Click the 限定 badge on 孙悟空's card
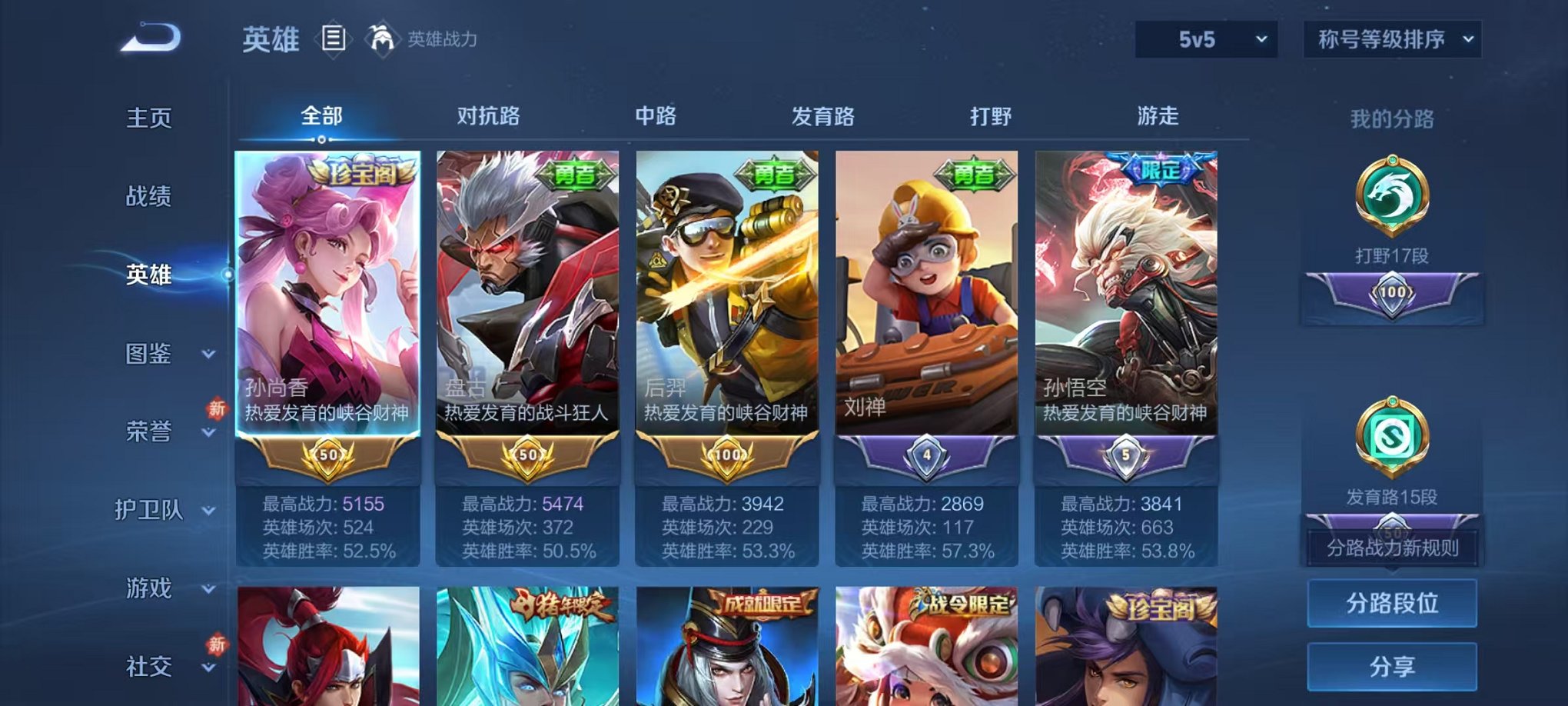This screenshot has width=1568, height=706. coord(1162,171)
